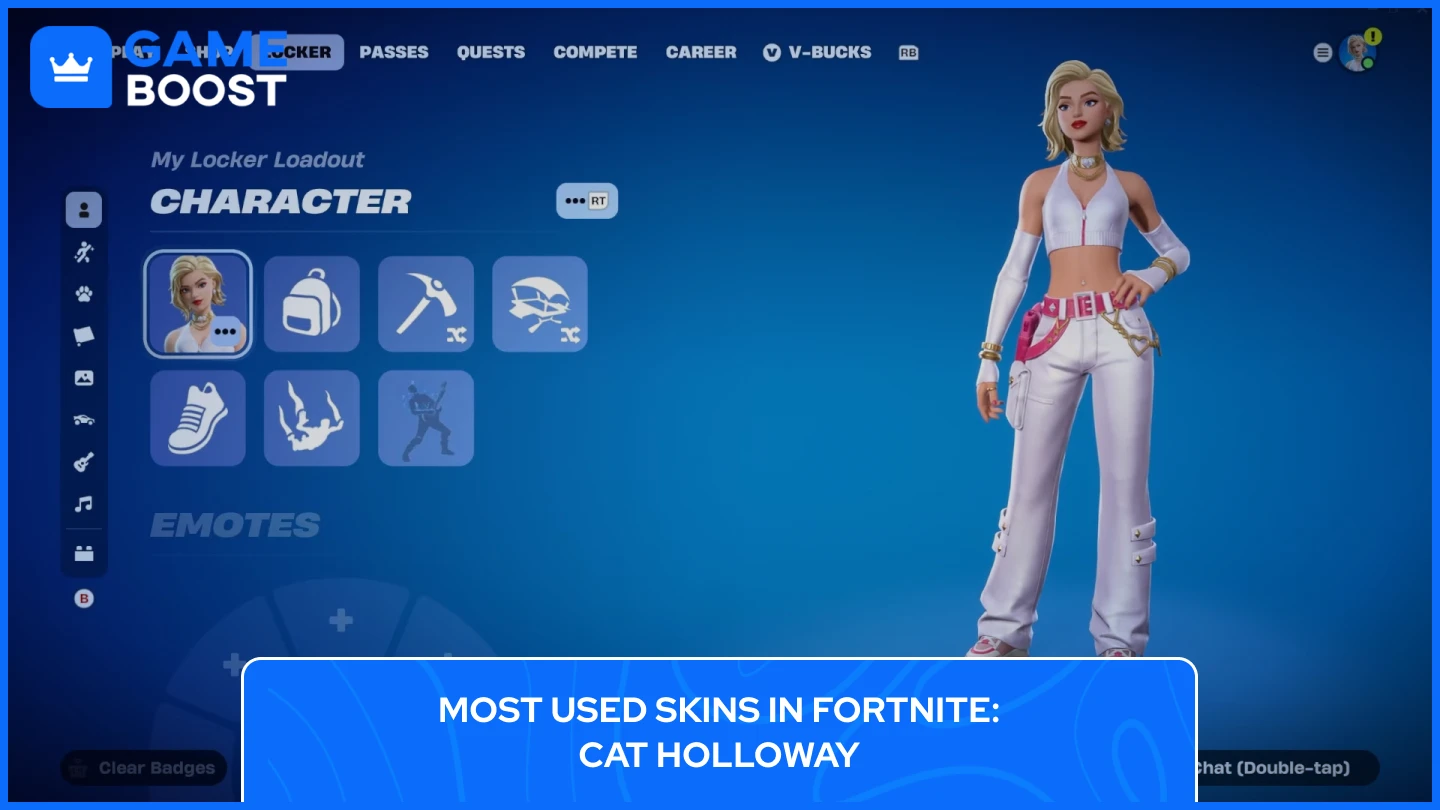Select the Kicks shoe slot
1440x810 pixels.
(198, 418)
